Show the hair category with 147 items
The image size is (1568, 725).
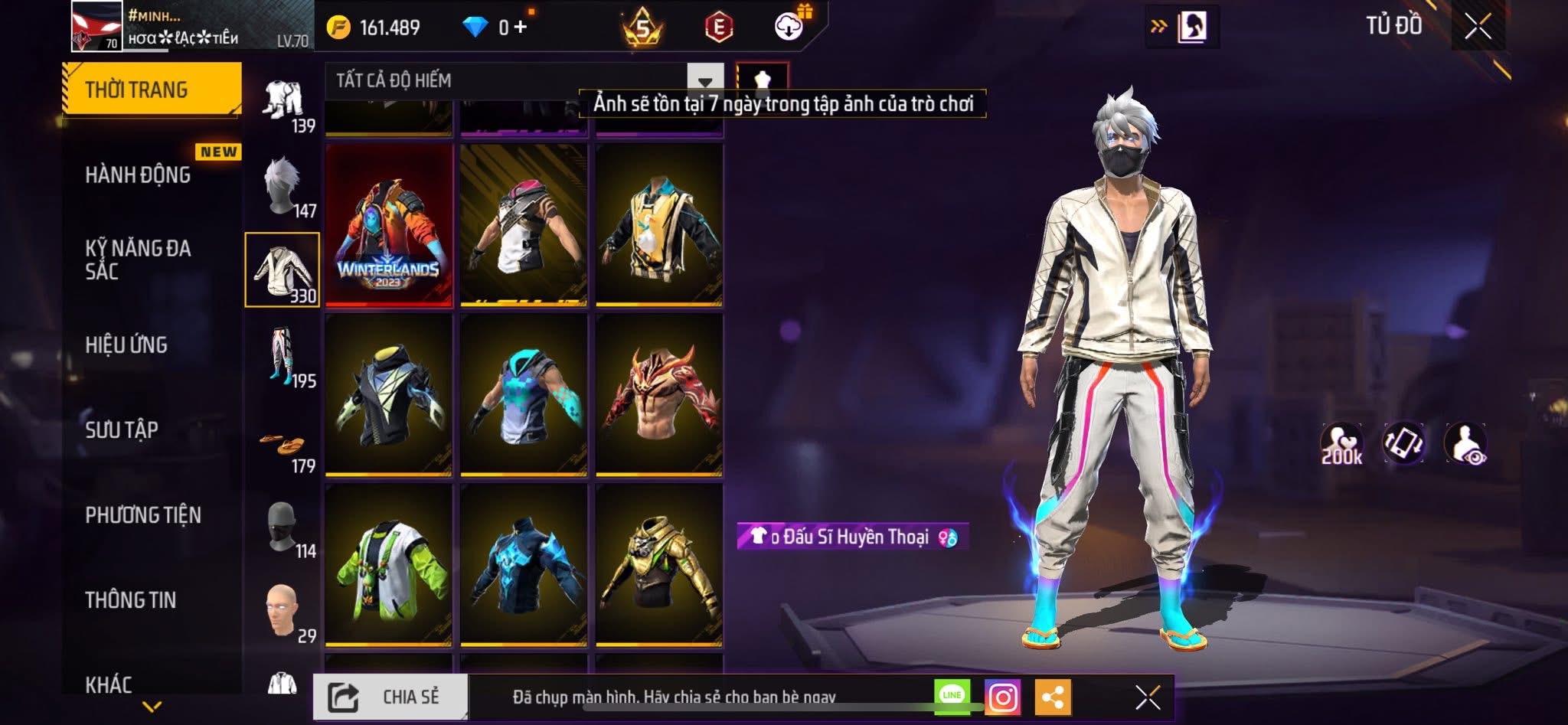[283, 188]
